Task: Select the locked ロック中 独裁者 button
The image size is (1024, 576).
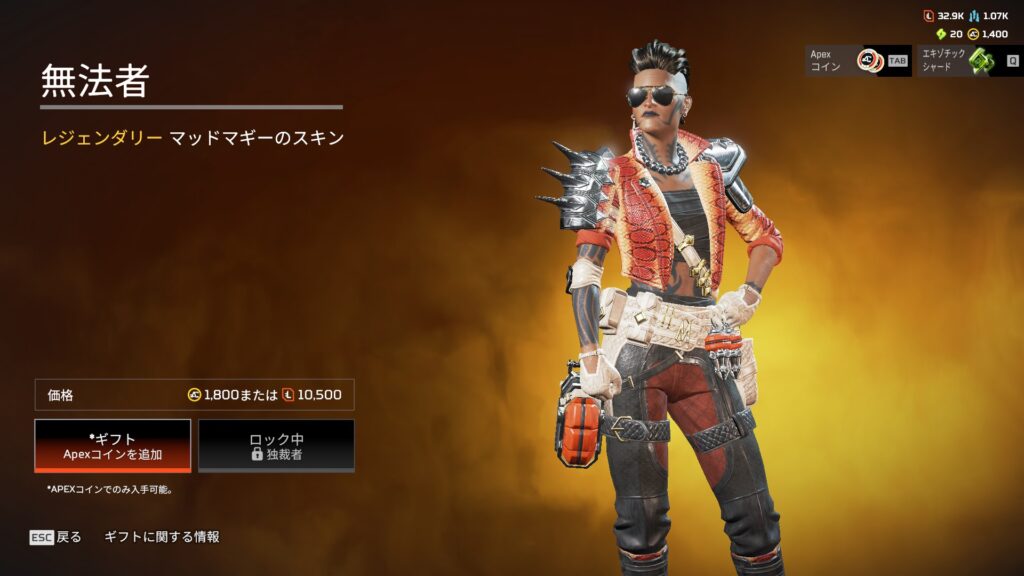Action: pyautogui.click(x=276, y=445)
